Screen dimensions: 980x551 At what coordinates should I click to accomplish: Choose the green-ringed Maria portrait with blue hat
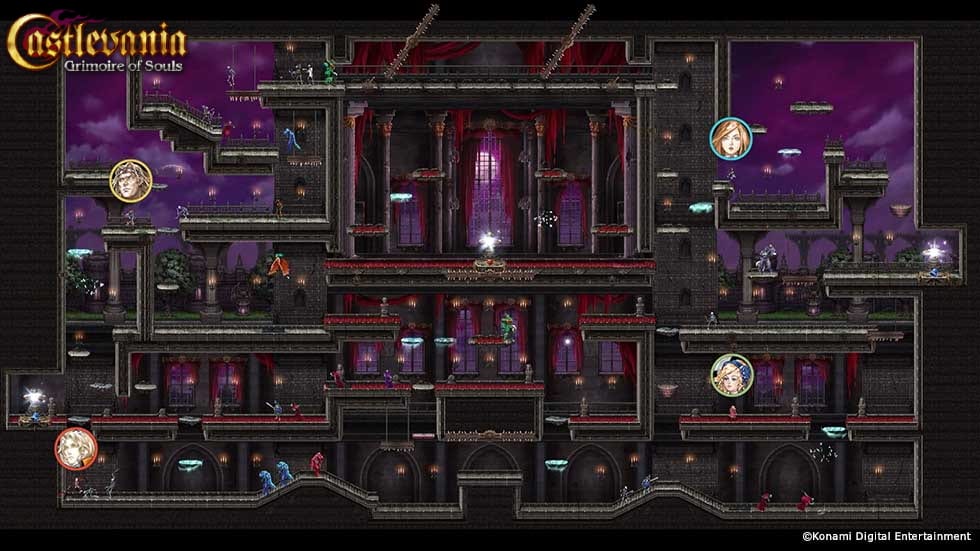click(732, 375)
